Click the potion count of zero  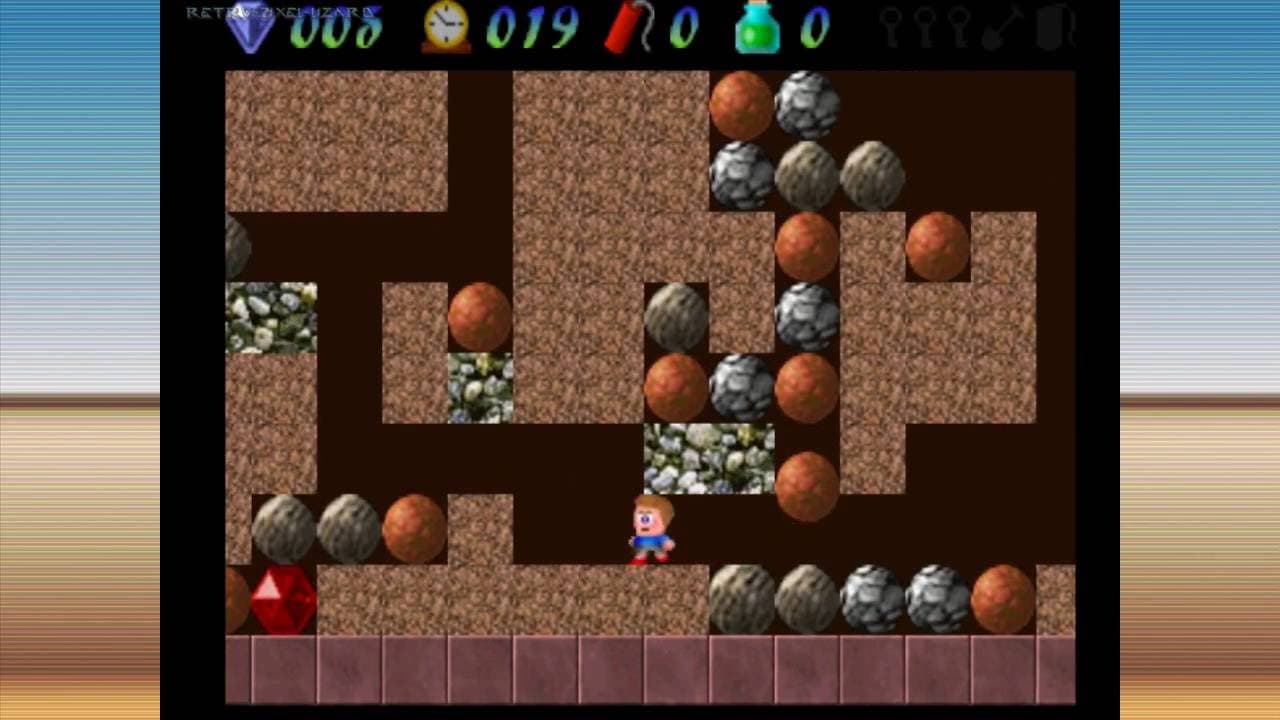pos(815,30)
